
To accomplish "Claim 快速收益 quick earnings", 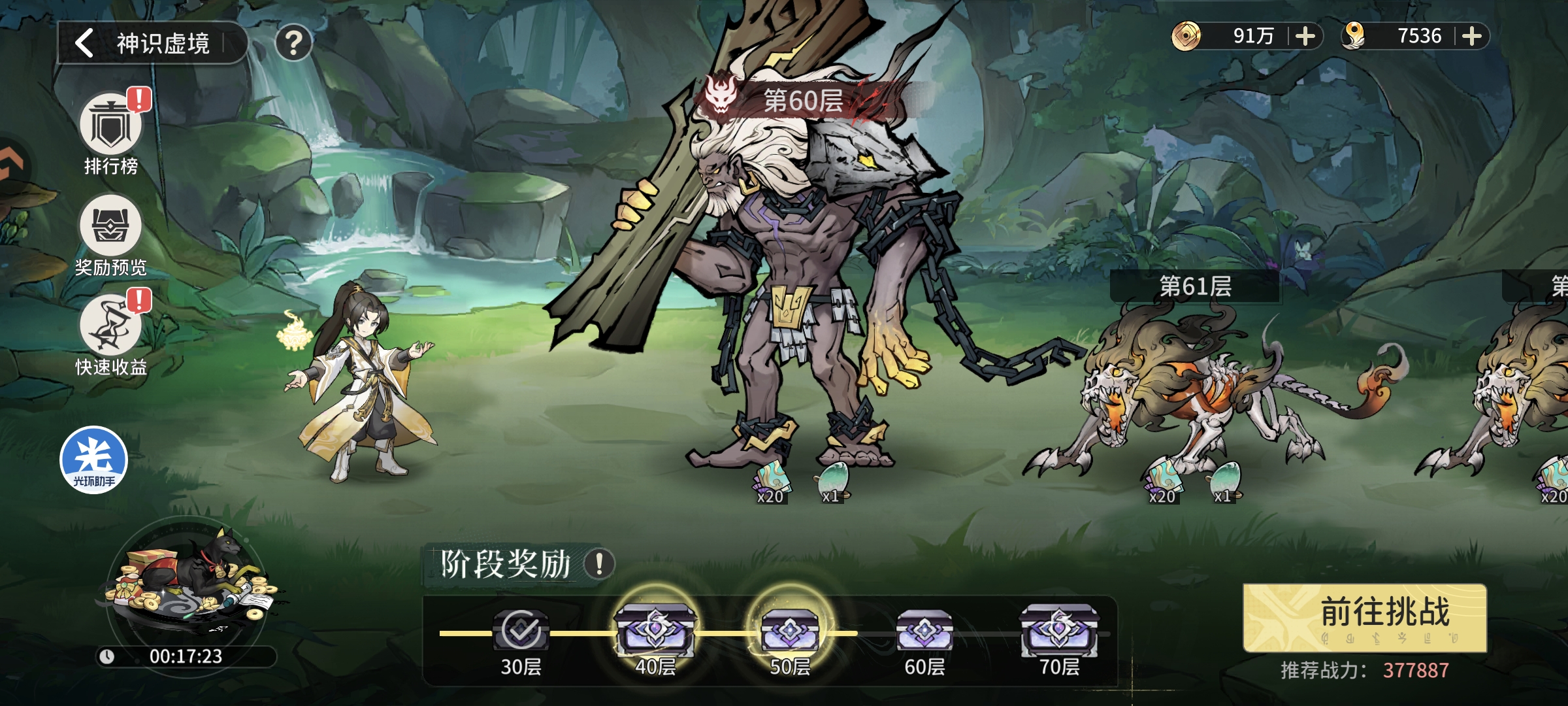I will [x=110, y=326].
